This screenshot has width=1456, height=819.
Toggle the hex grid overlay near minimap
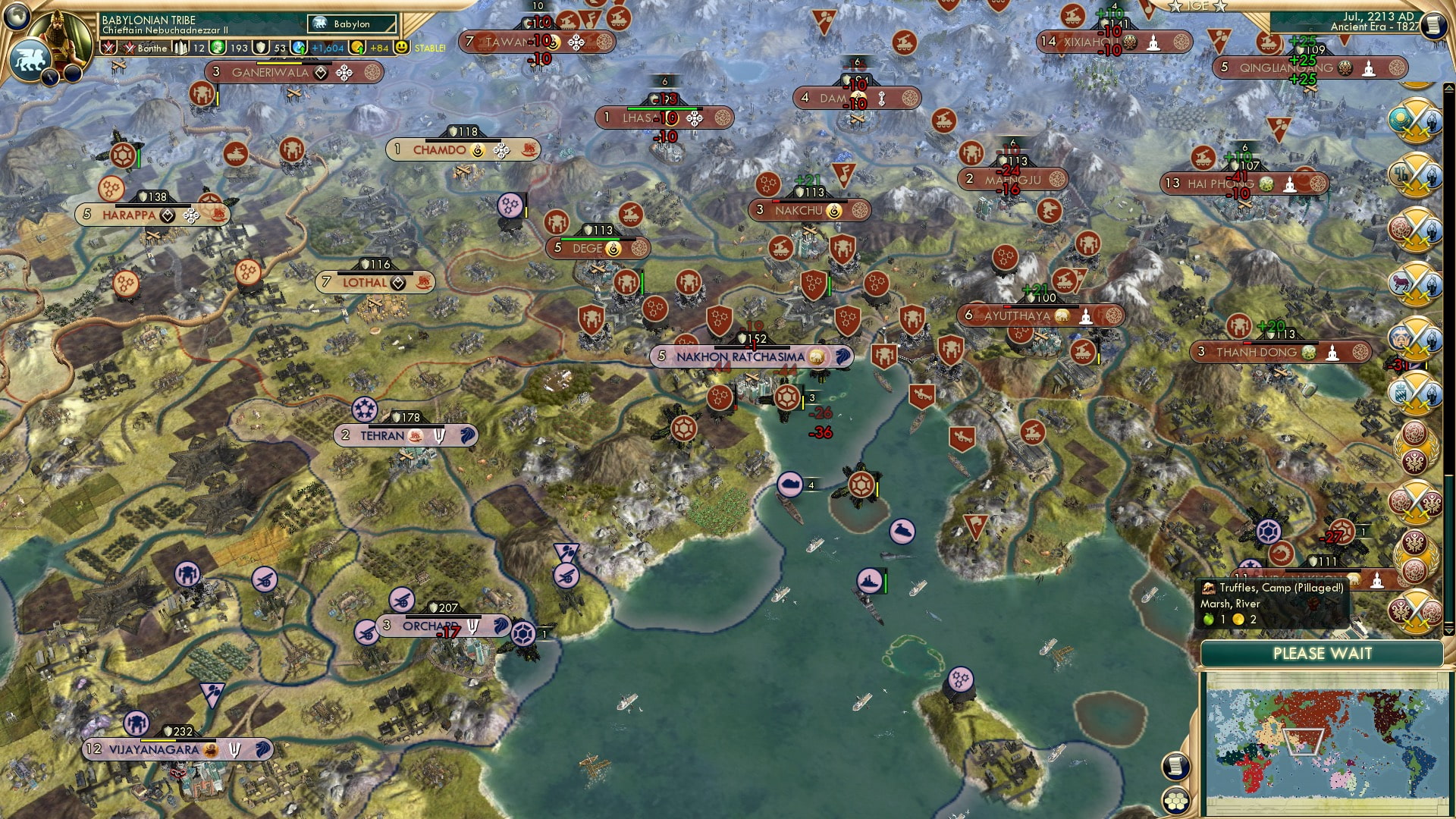(1175, 802)
